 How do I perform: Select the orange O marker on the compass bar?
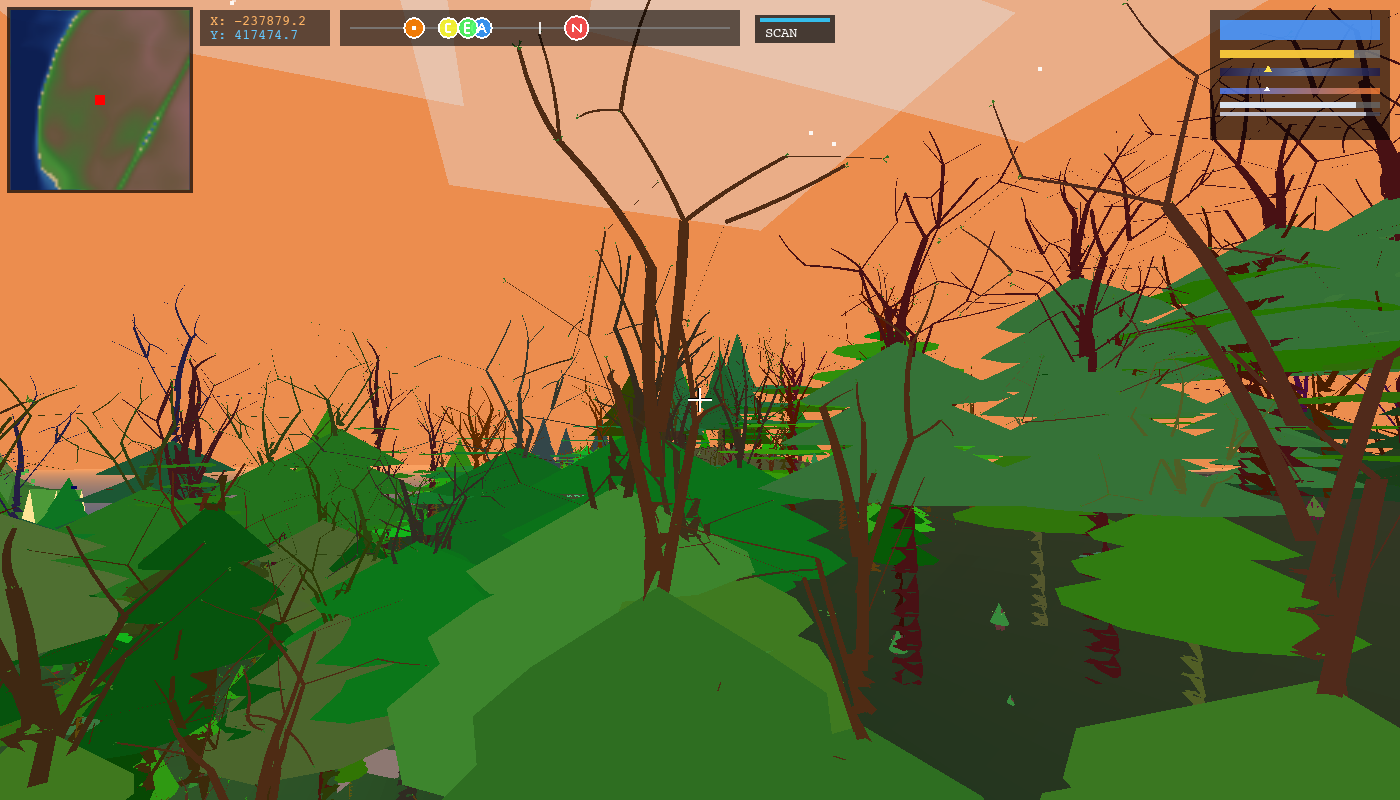(x=413, y=29)
